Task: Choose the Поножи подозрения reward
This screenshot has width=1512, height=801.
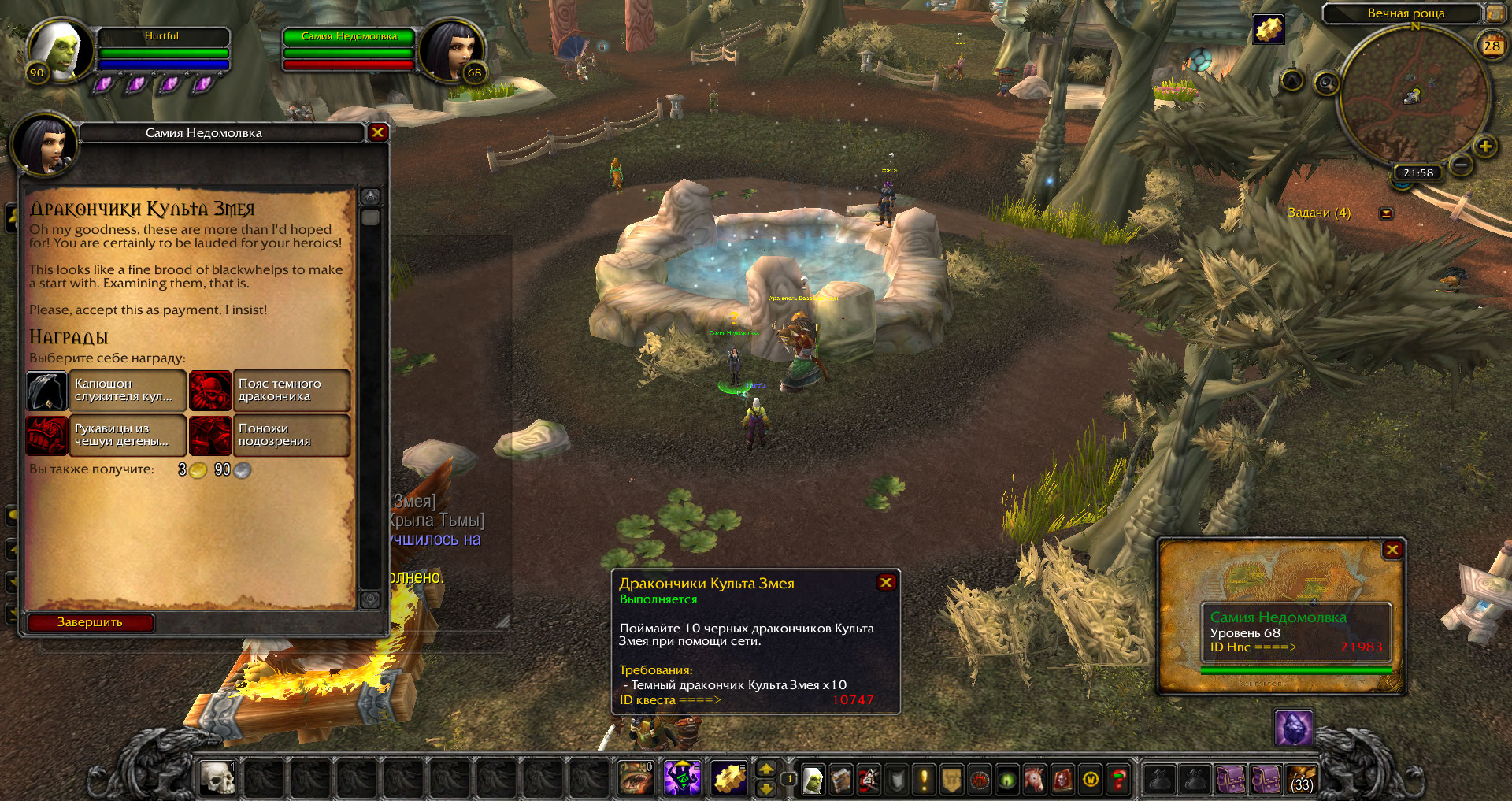Action: point(270,436)
